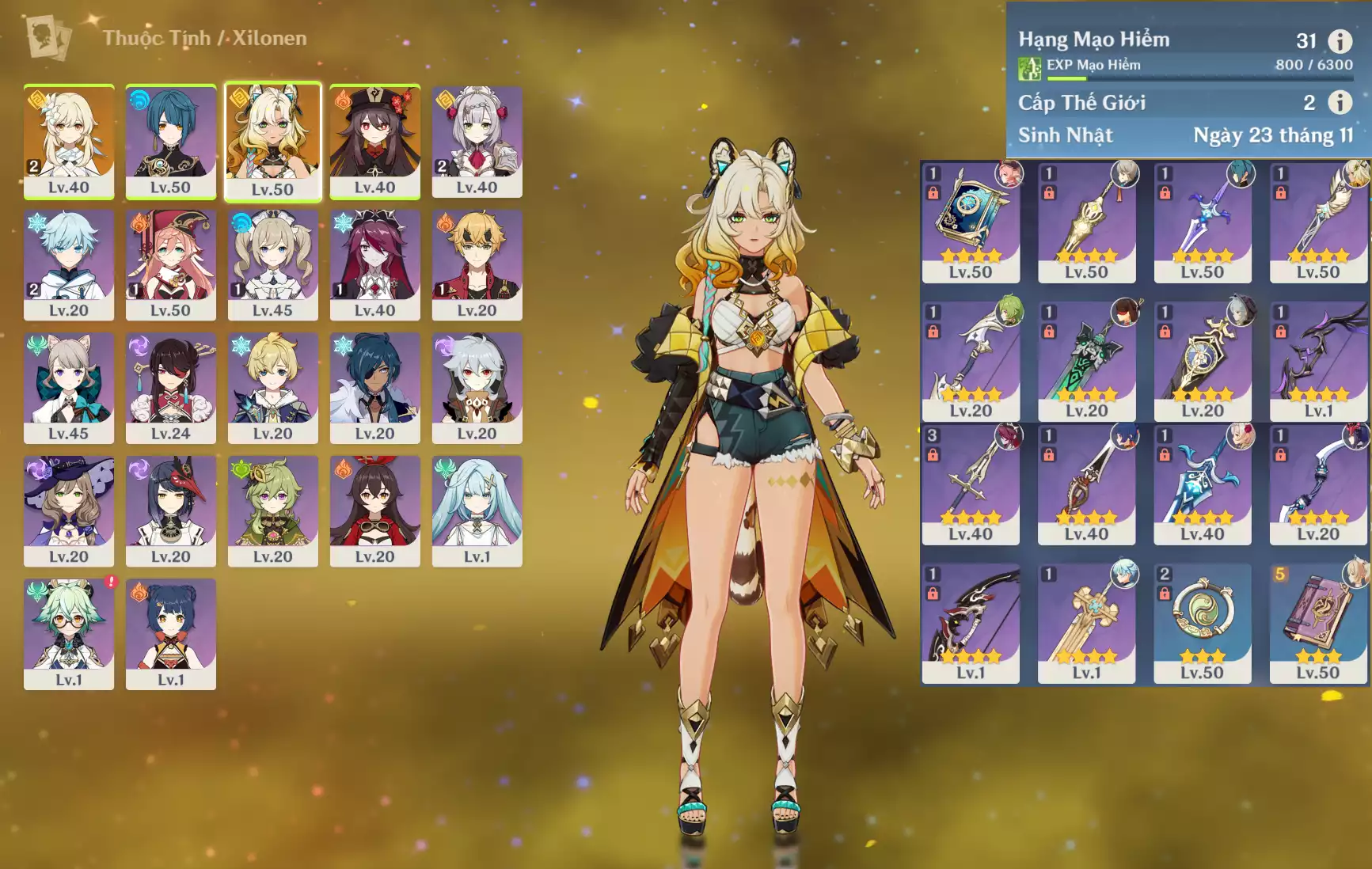Select Noelle's character card

477,141
